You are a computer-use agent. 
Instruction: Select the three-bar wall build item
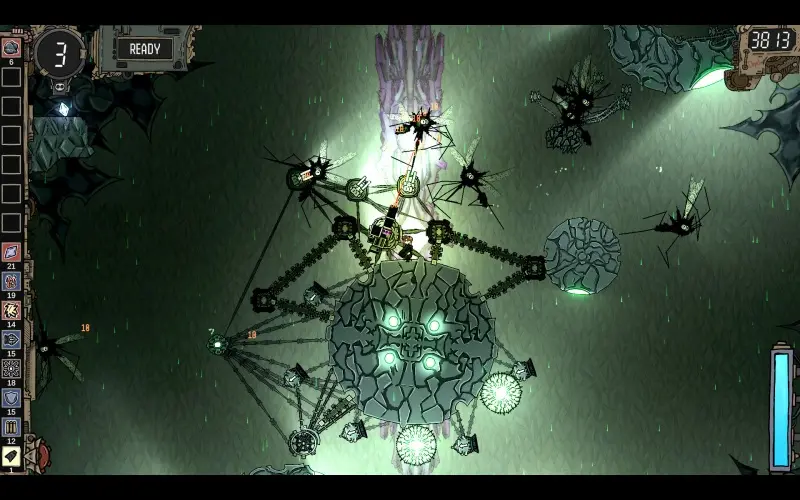tap(11, 427)
